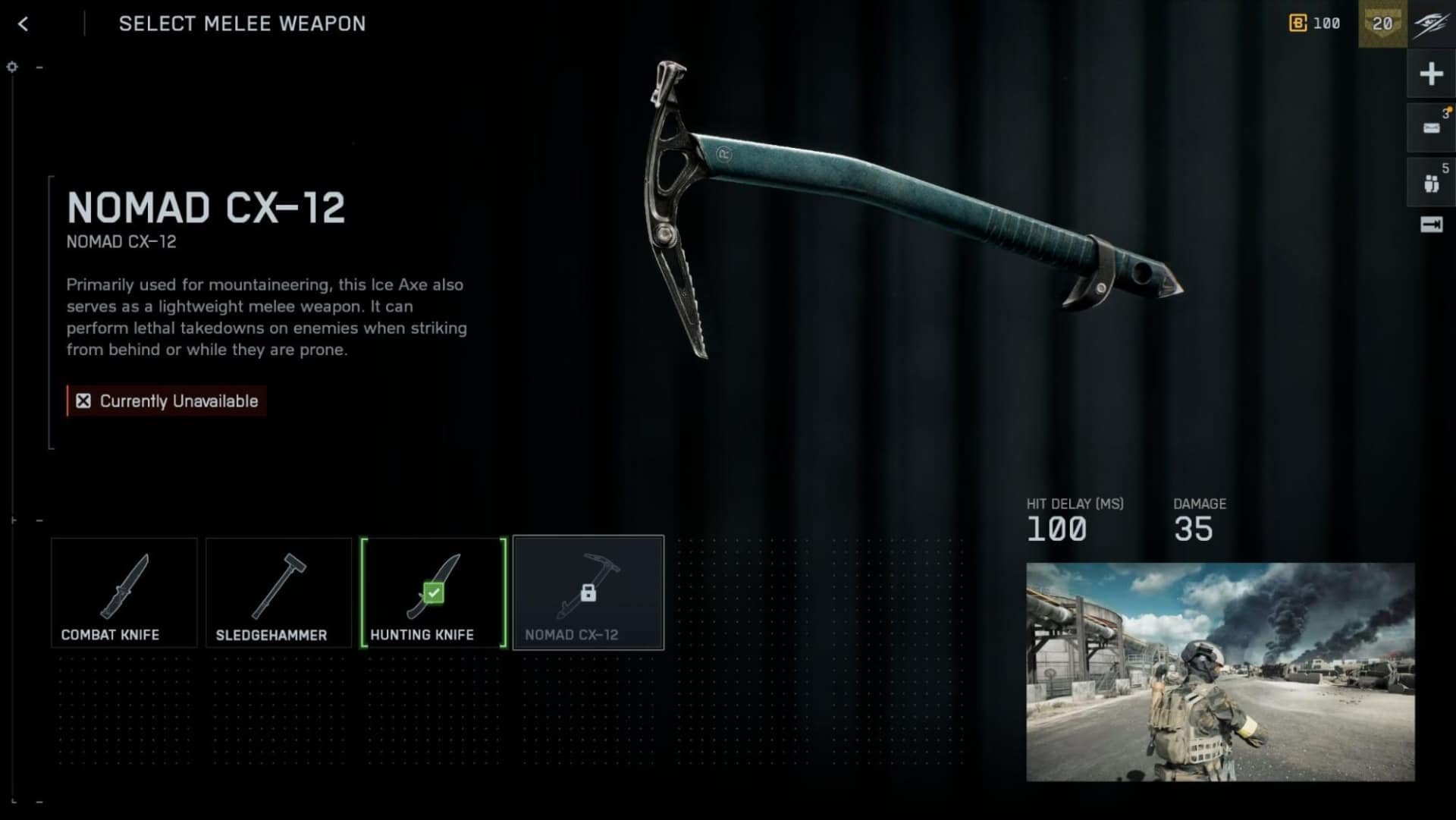Image resolution: width=1456 pixels, height=820 pixels.
Task: Click the DAMAGE stat value of 35
Action: [1193, 529]
